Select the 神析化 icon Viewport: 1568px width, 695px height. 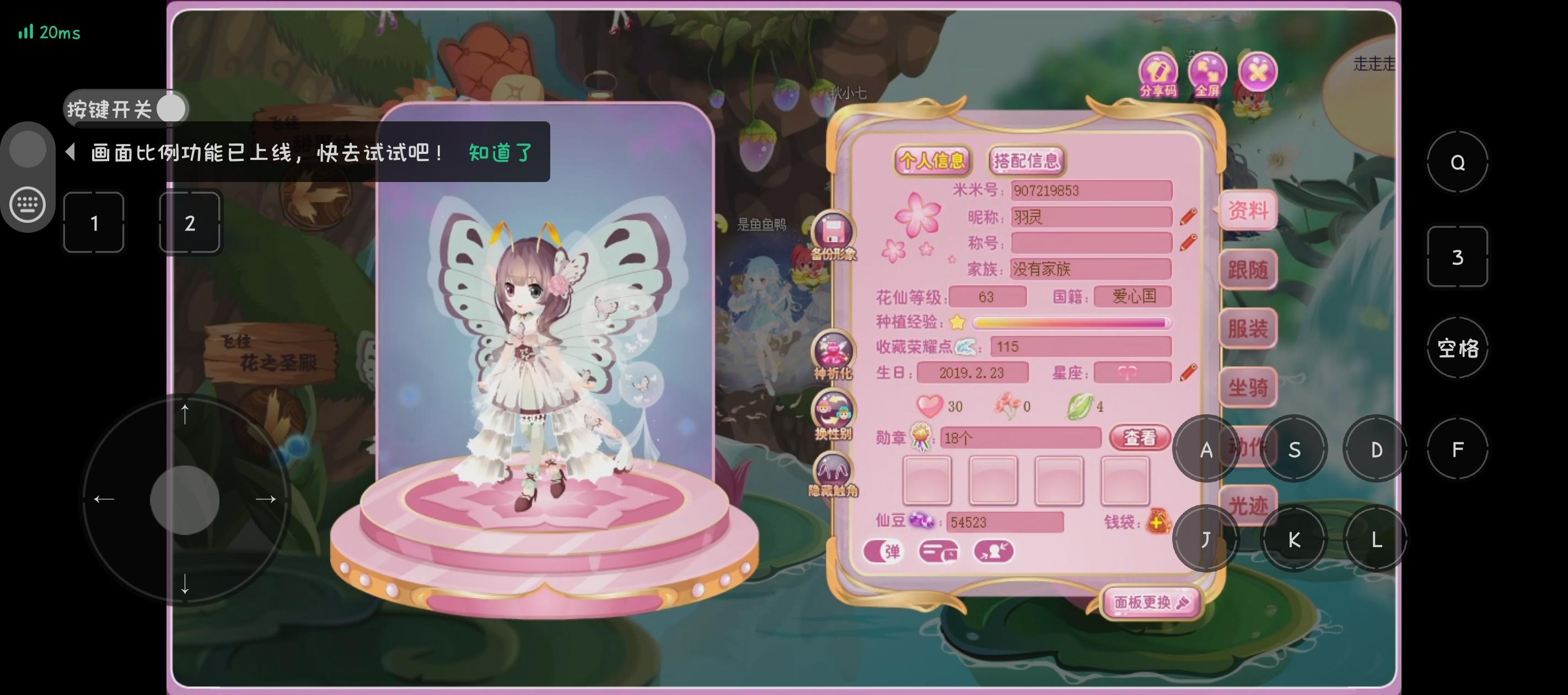(x=834, y=350)
